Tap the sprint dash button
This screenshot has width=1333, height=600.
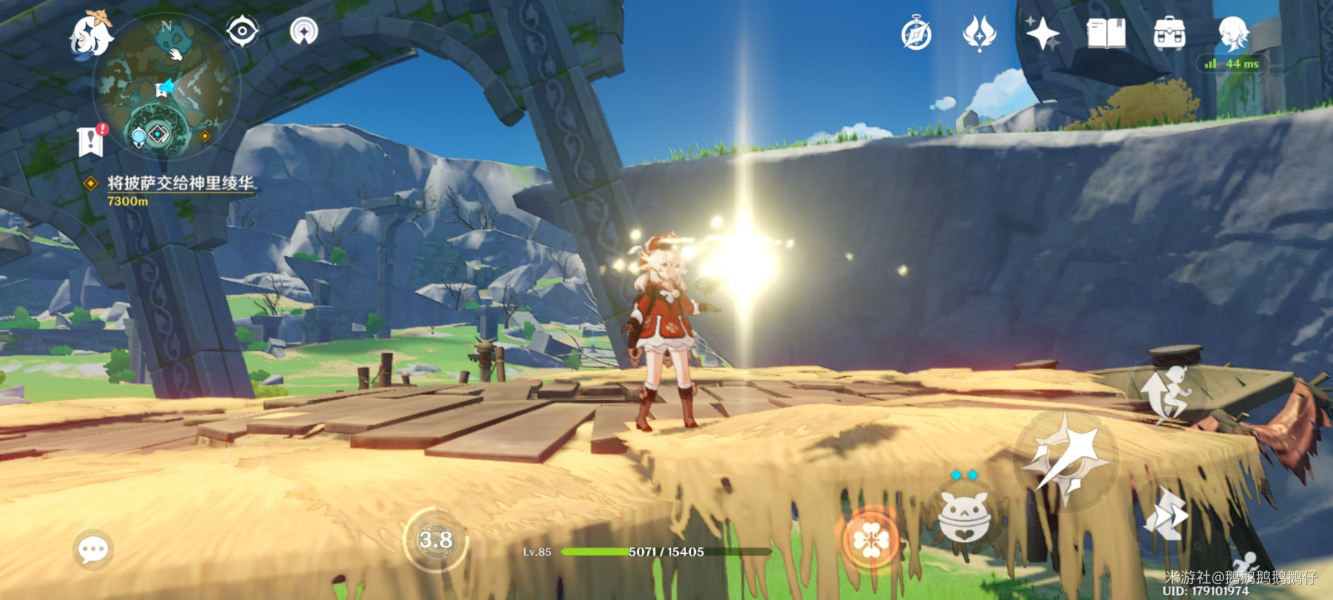point(1166,515)
